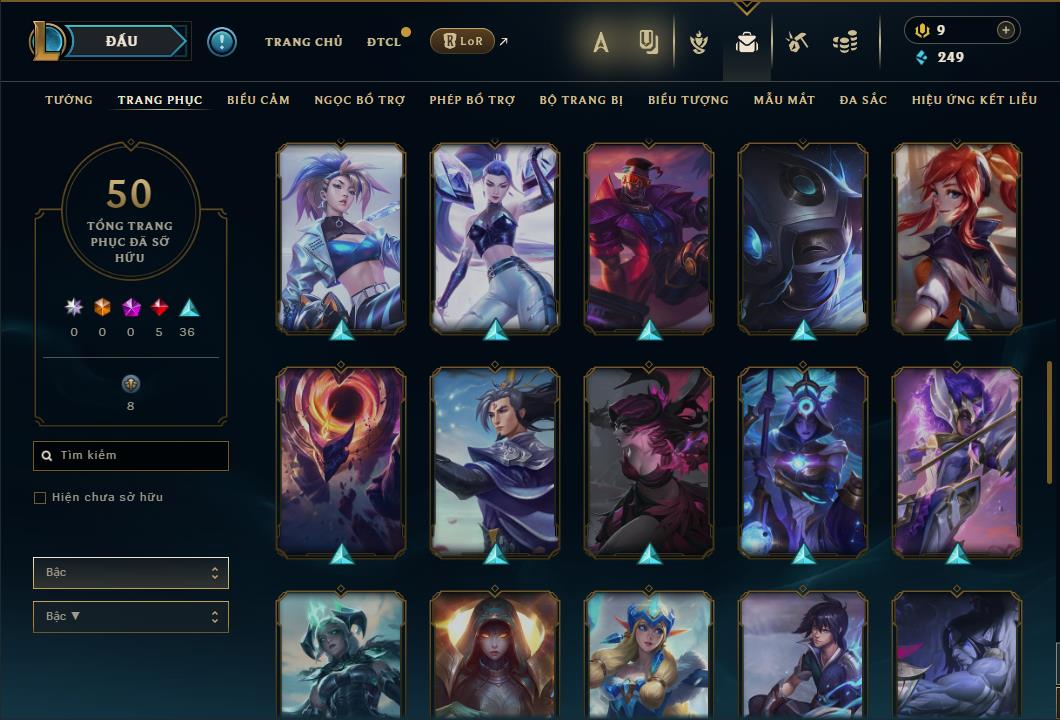View the MẪU MẮT tab
The width and height of the screenshot is (1060, 720).
click(x=784, y=100)
